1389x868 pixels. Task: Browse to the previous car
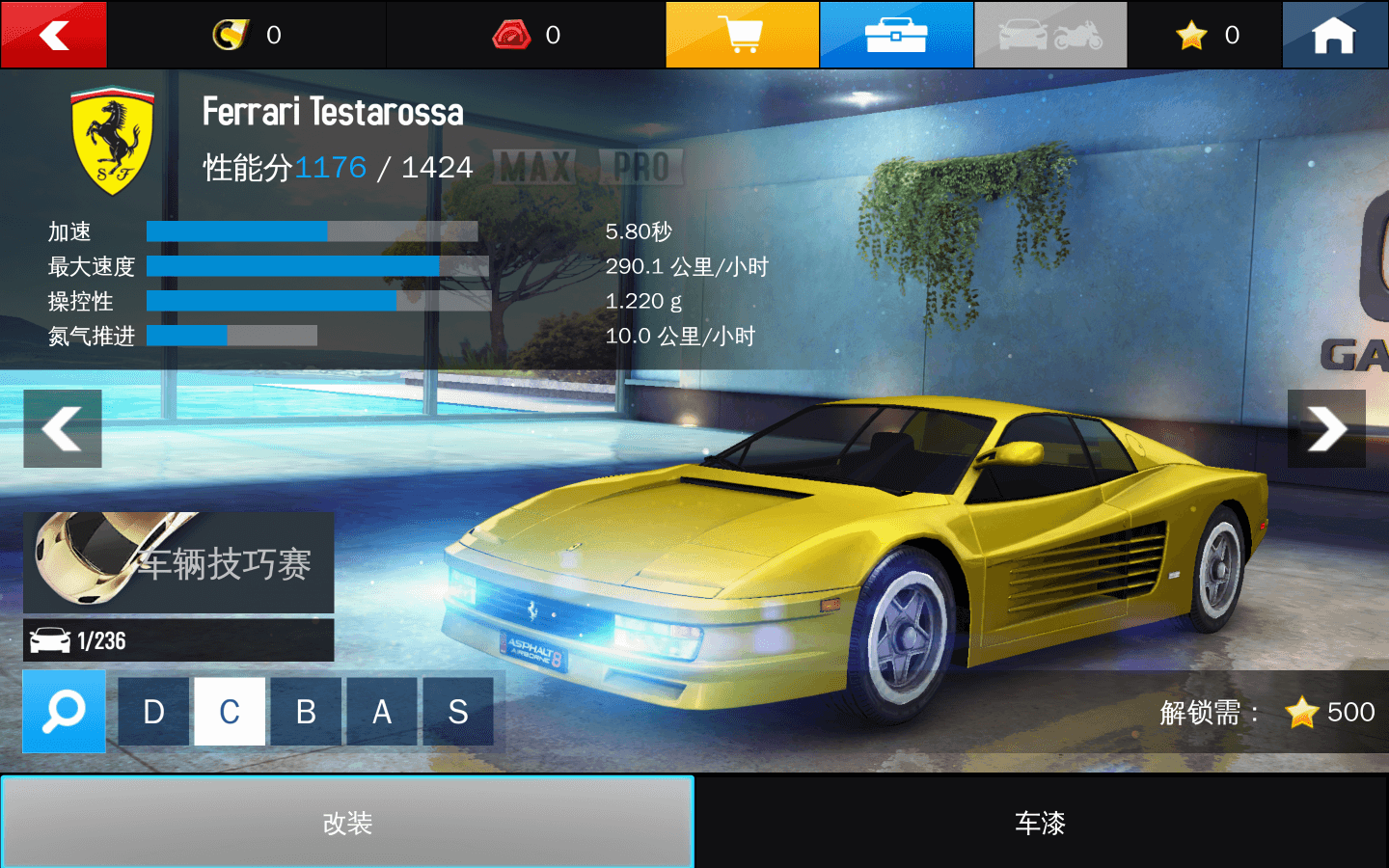click(62, 428)
